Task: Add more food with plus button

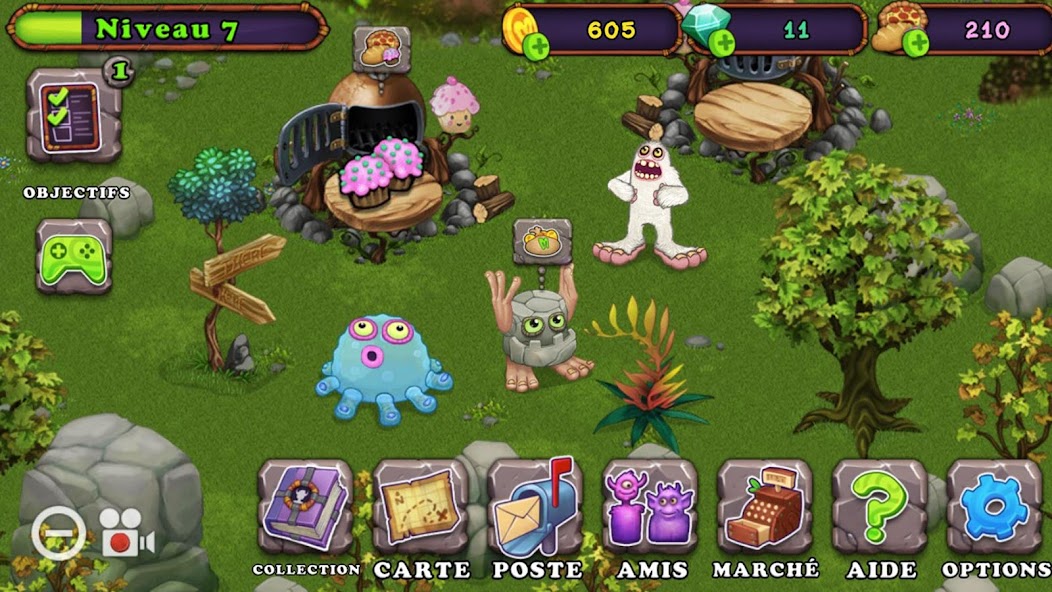Action: [x=914, y=43]
